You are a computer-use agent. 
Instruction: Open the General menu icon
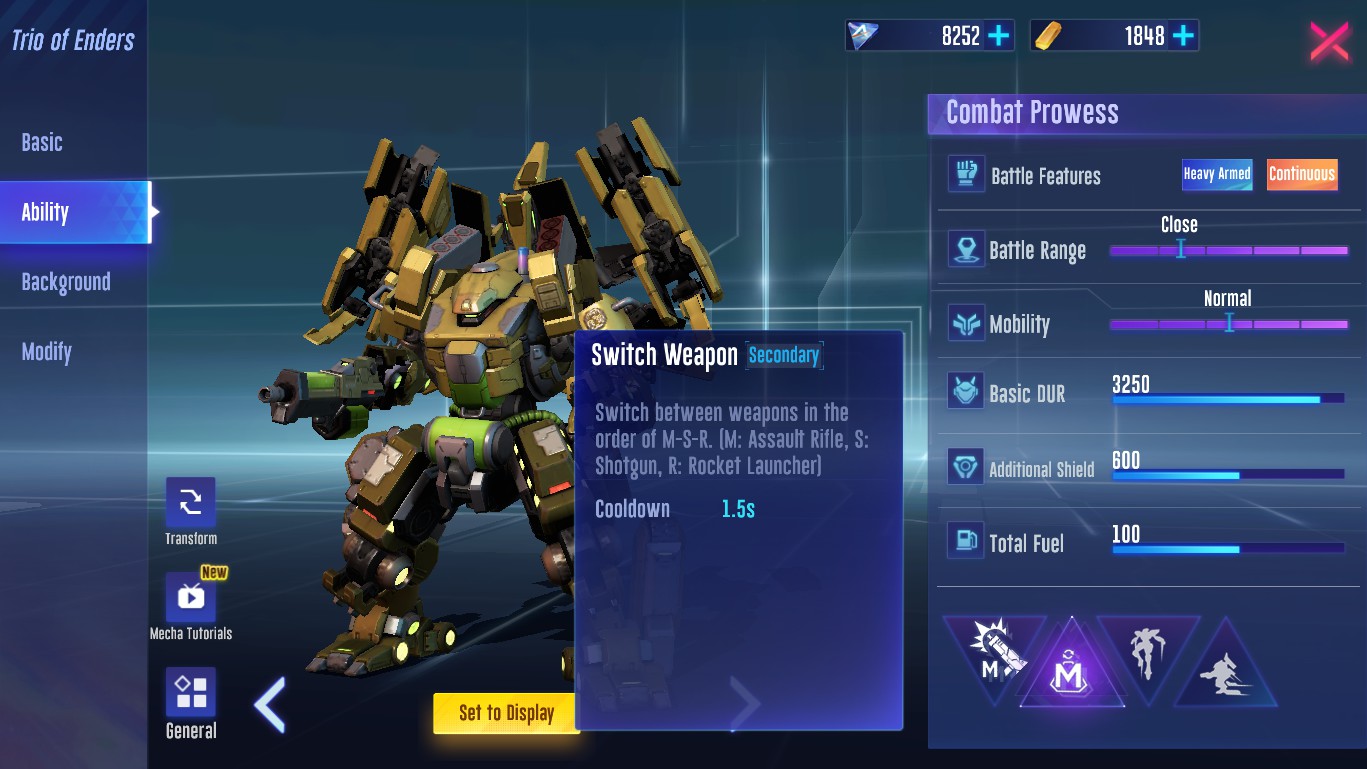pyautogui.click(x=190, y=694)
